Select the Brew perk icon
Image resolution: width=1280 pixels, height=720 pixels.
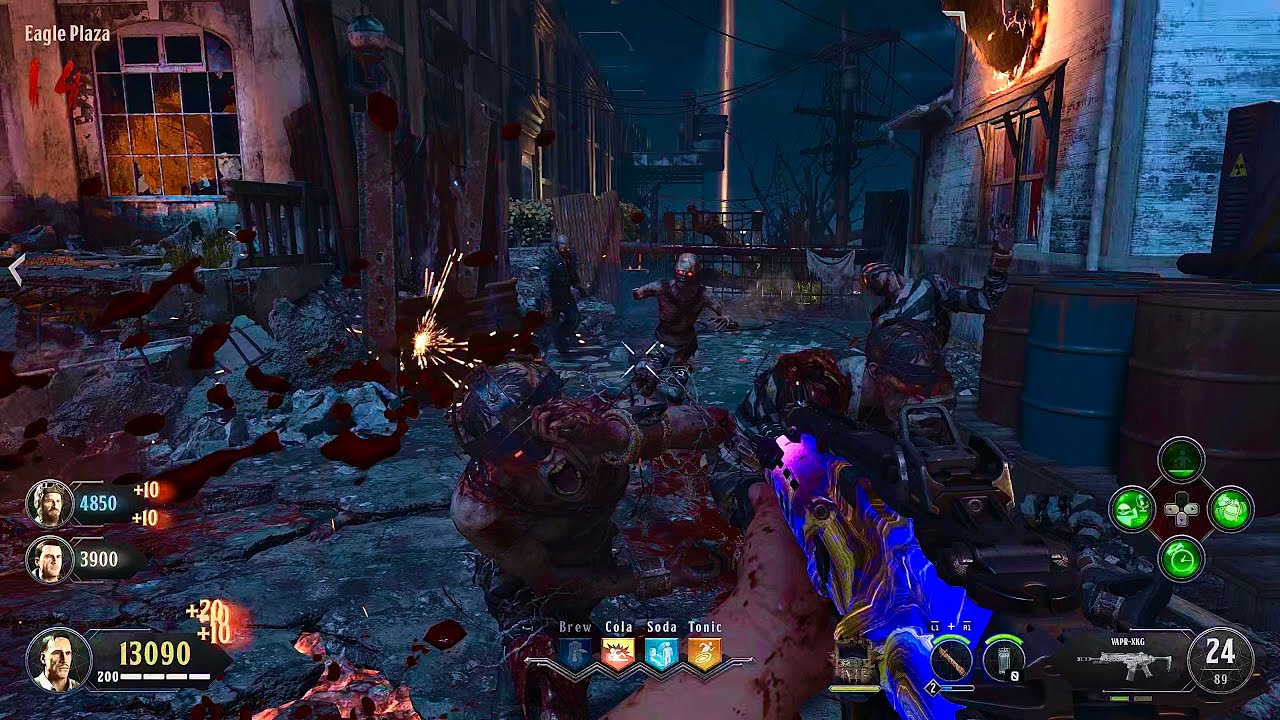575,653
